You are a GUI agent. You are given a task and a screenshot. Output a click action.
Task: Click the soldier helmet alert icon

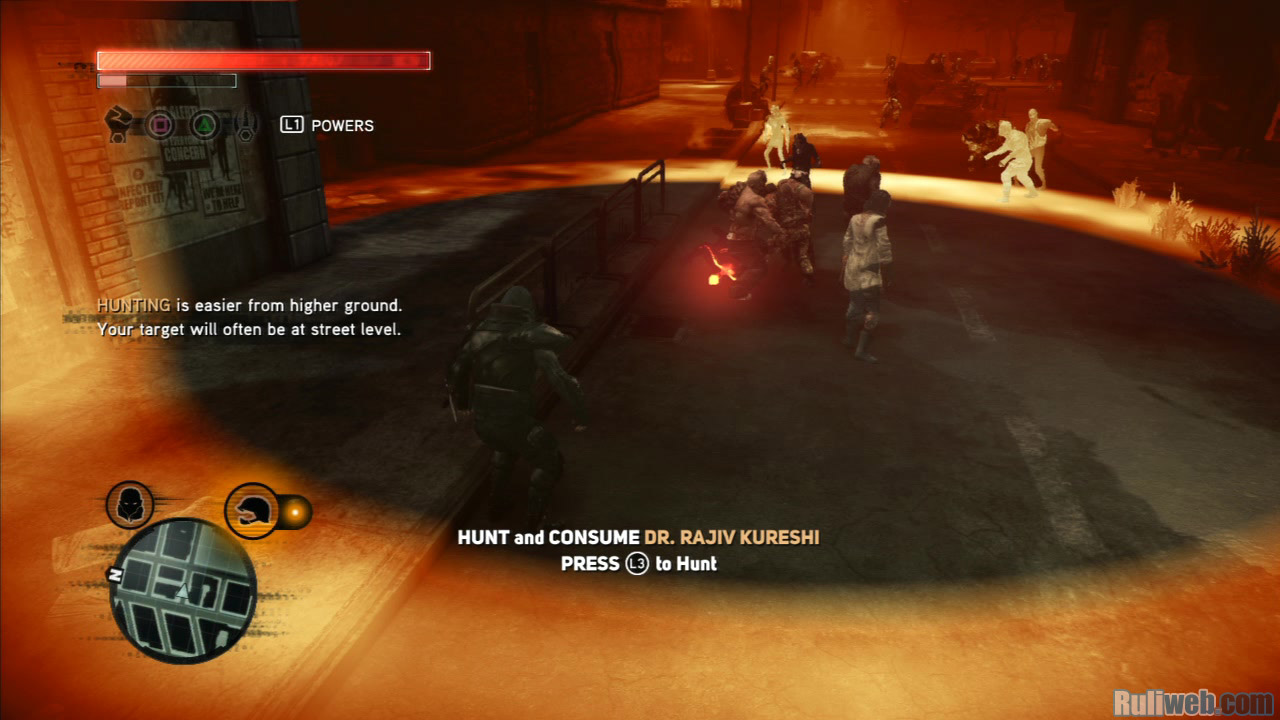pyautogui.click(x=251, y=511)
